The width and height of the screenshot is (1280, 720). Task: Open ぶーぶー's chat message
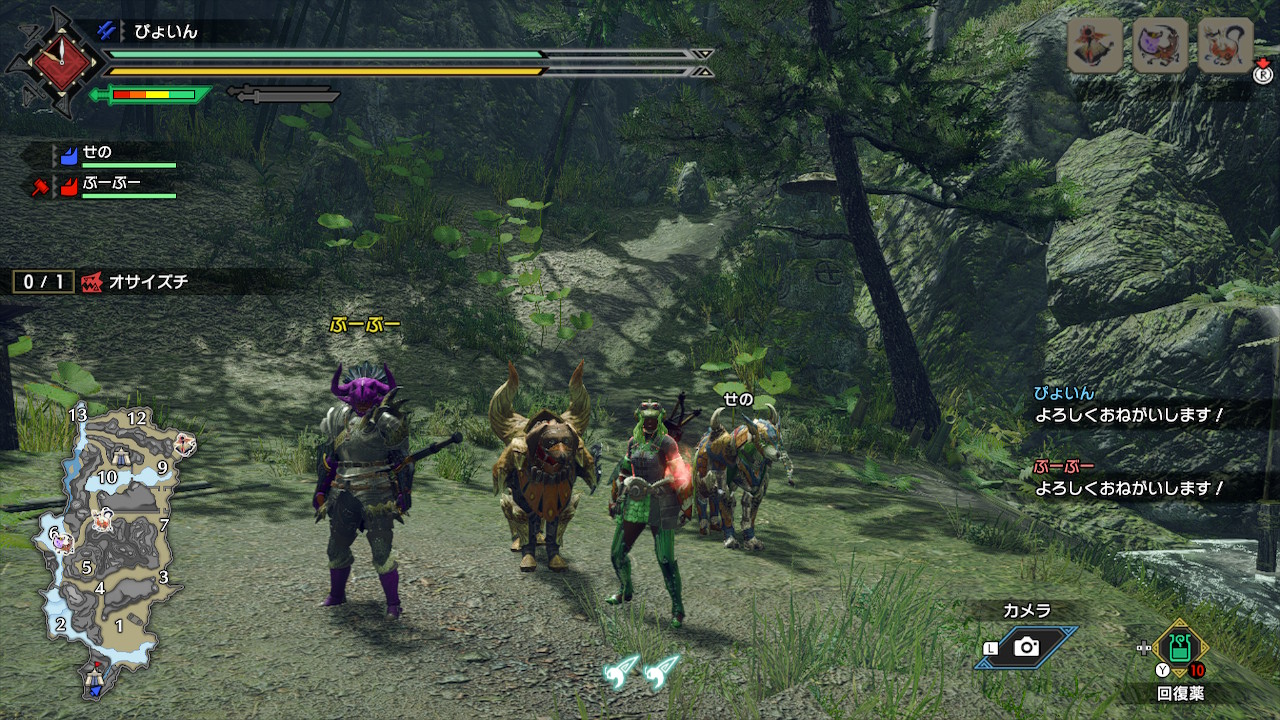(1130, 478)
